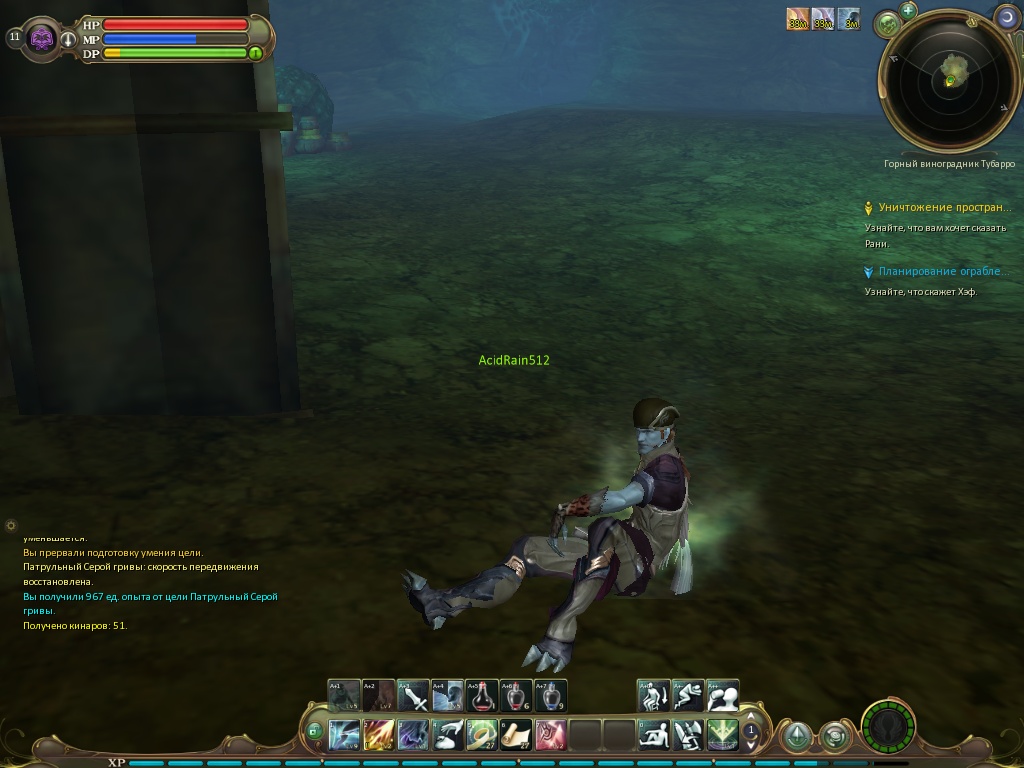Open the blue quest "Планирование ограбле..."

coord(943,271)
